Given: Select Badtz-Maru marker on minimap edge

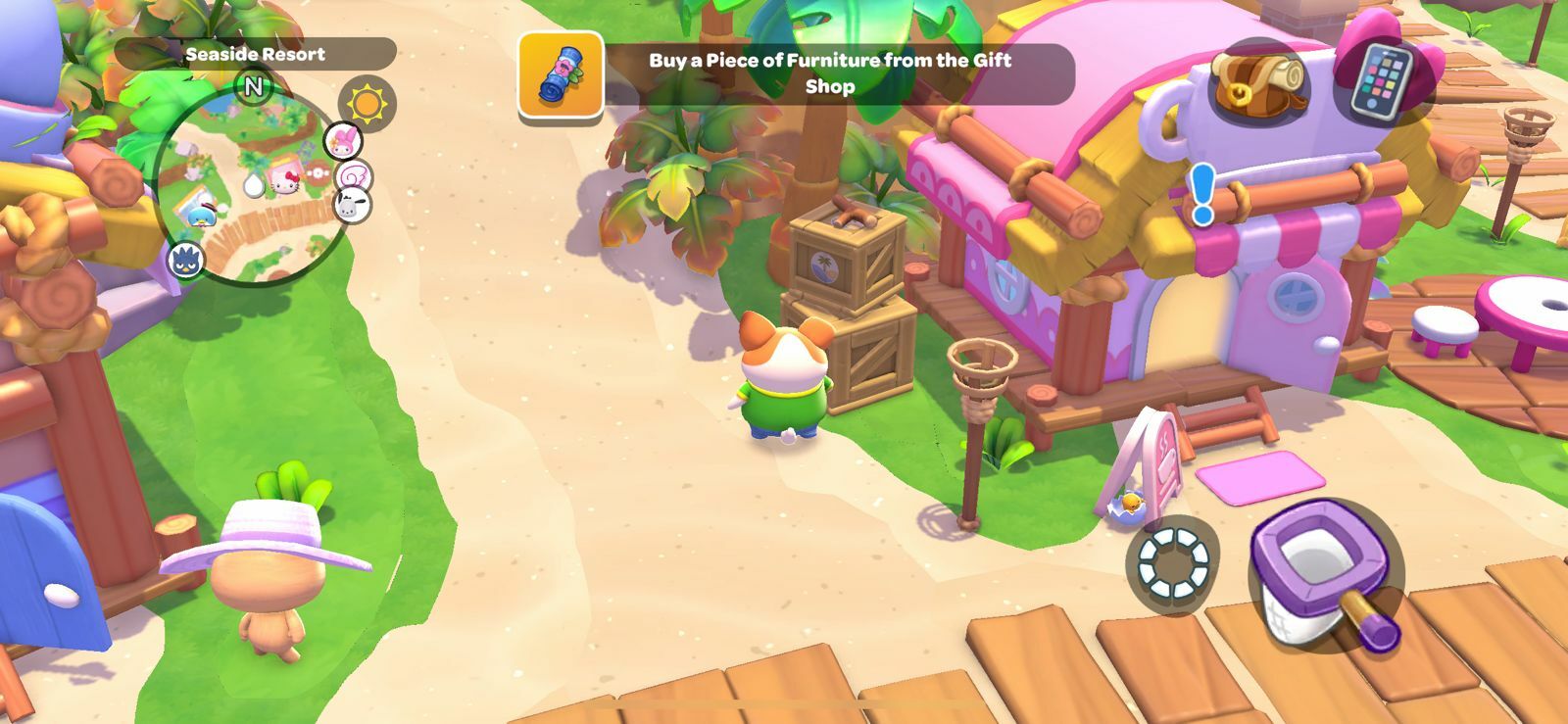Looking at the screenshot, I should pyautogui.click(x=185, y=261).
